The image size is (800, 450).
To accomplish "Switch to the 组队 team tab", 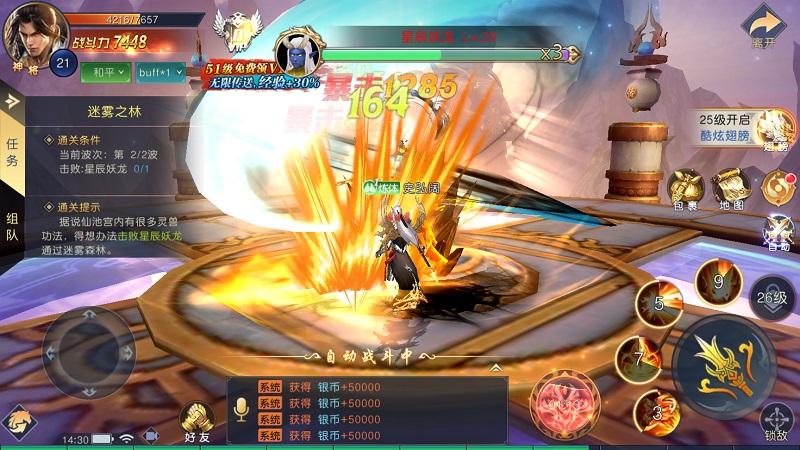I will (12, 228).
